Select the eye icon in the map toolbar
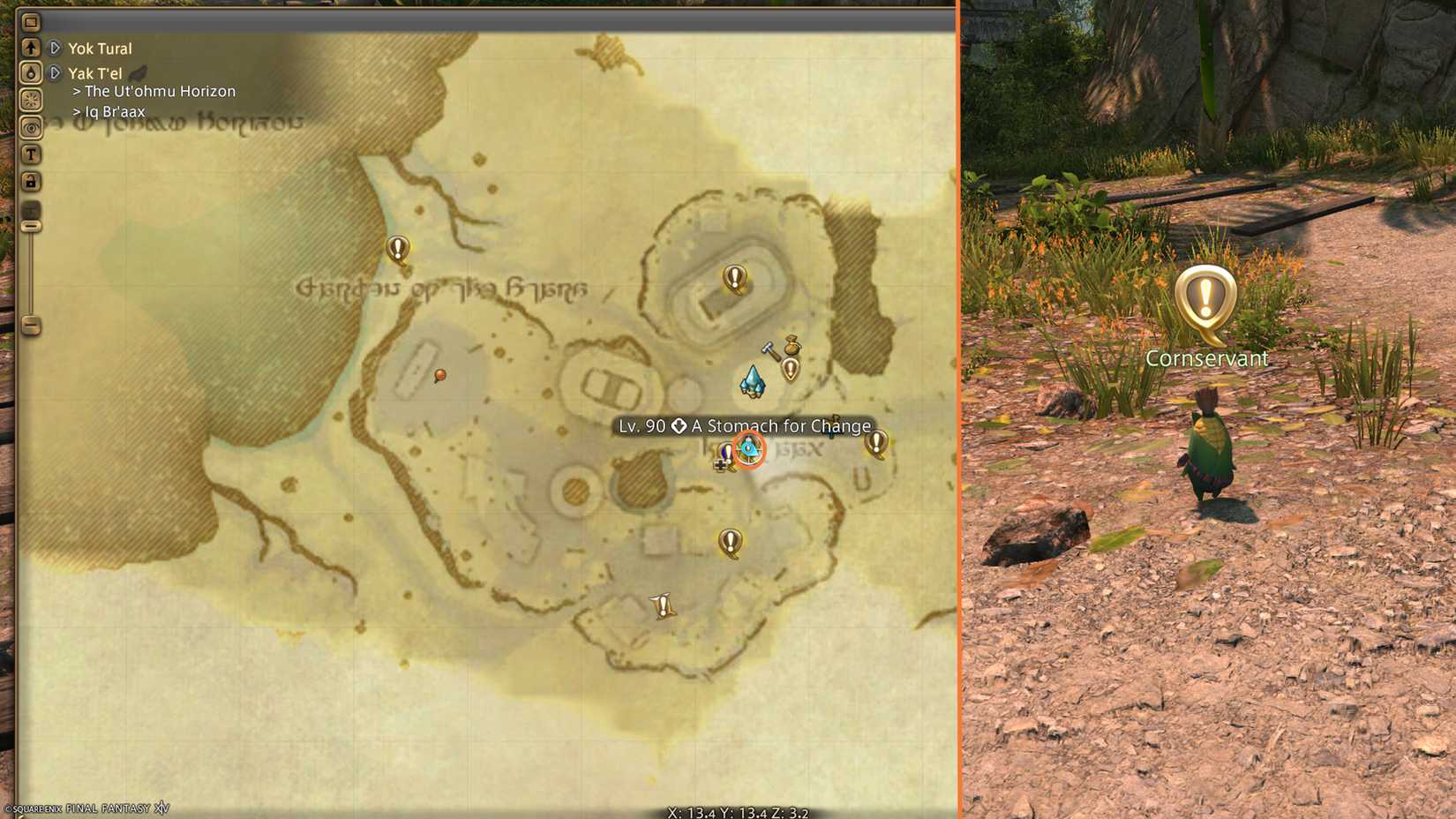This screenshot has width=1456, height=819. (x=31, y=125)
